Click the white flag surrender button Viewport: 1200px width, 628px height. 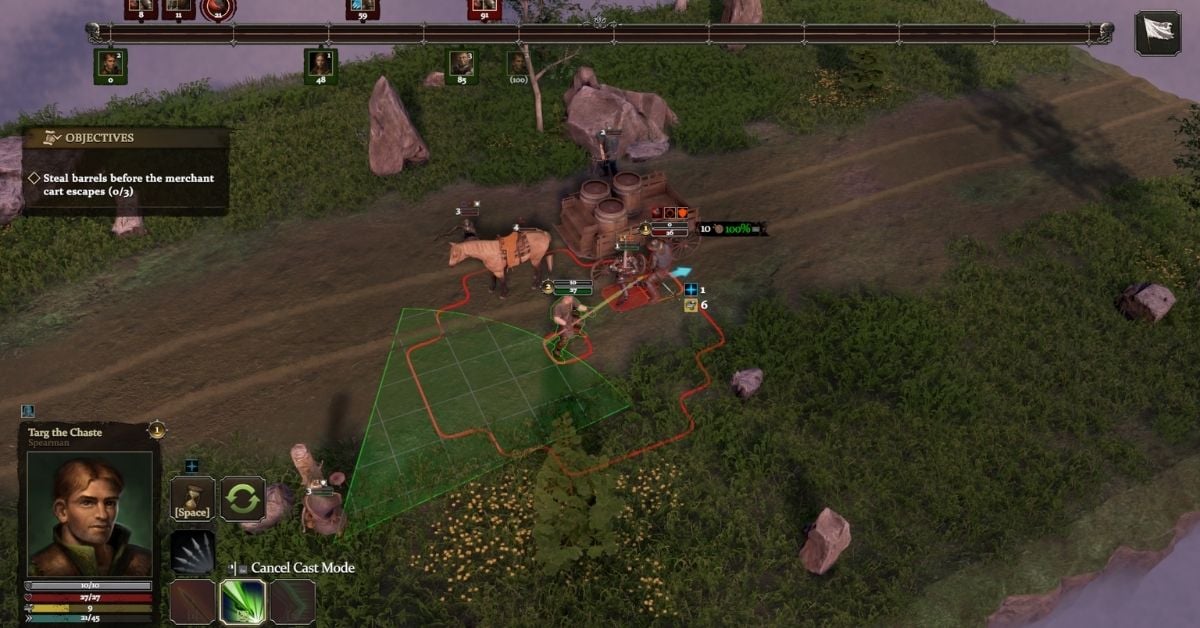coord(1157,32)
